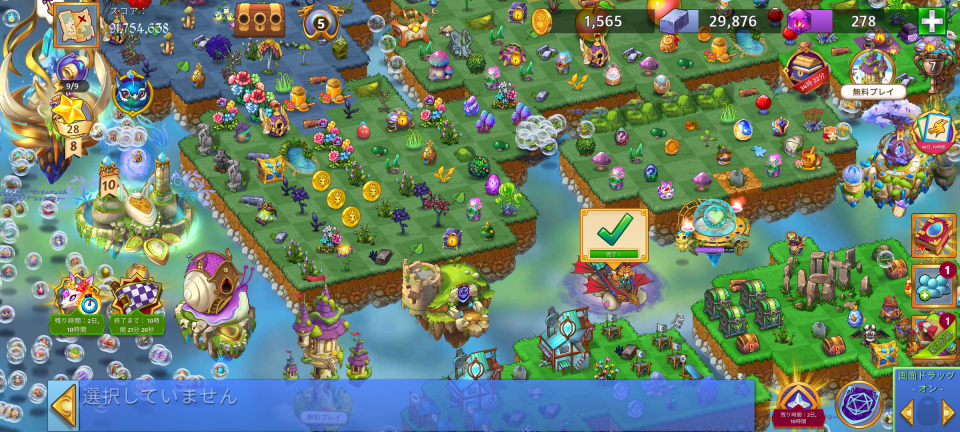The height and width of the screenshot is (432, 960).
Task: Open the treasure map world map
Action: click(76, 24)
